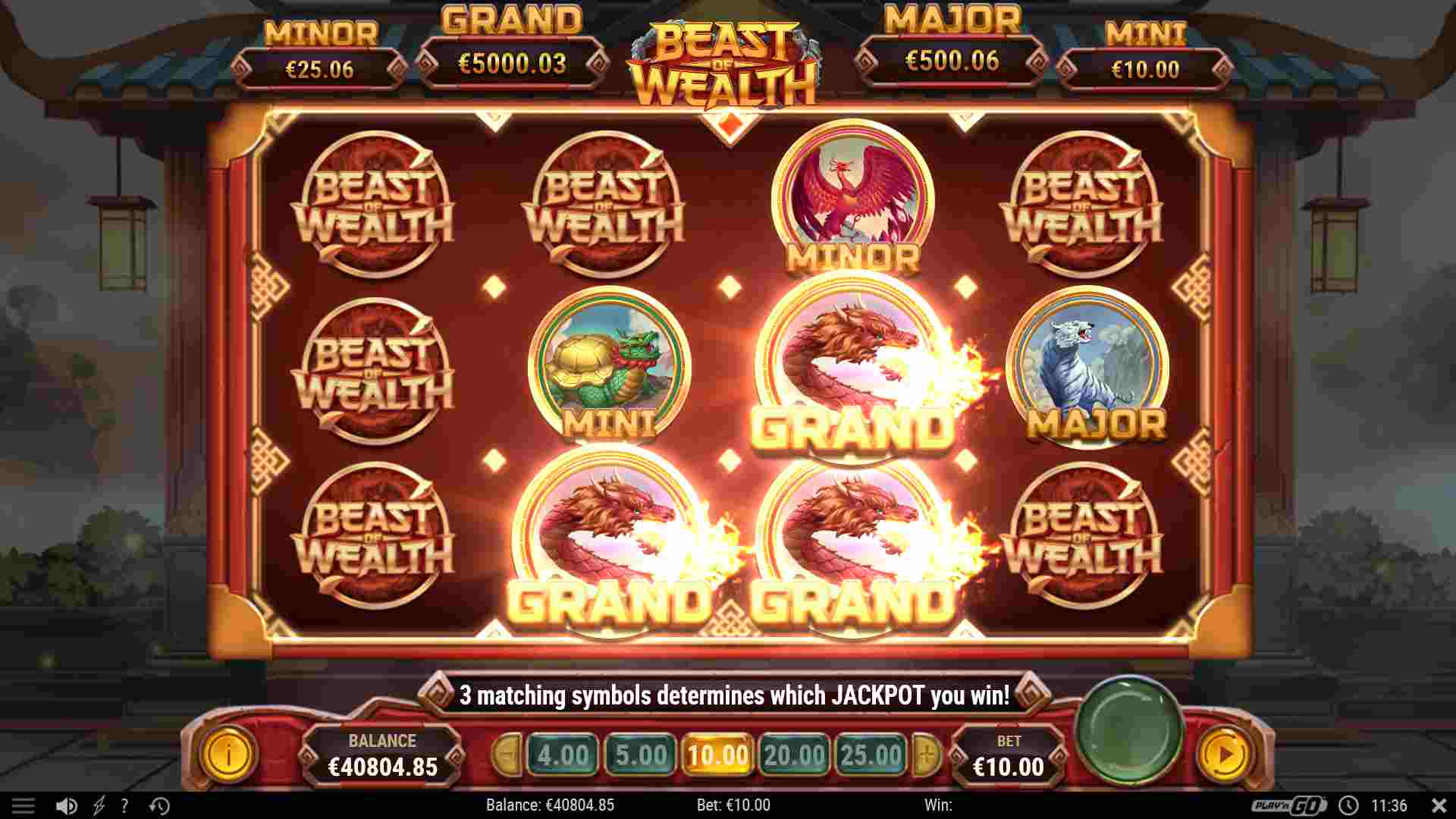Decrease the bet with the minus button
This screenshot has width=1456, height=819.
[507, 755]
